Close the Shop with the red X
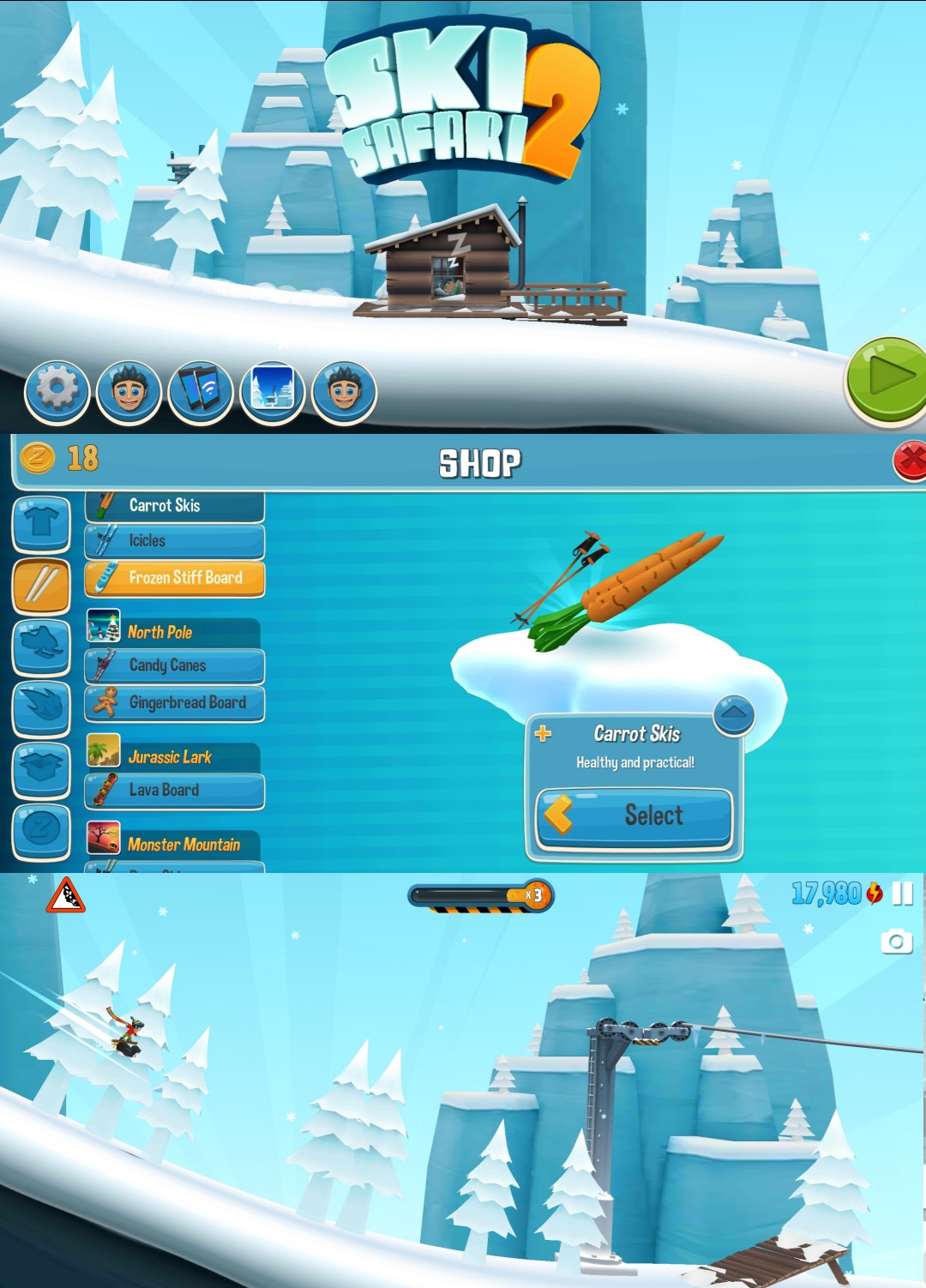 (911, 460)
